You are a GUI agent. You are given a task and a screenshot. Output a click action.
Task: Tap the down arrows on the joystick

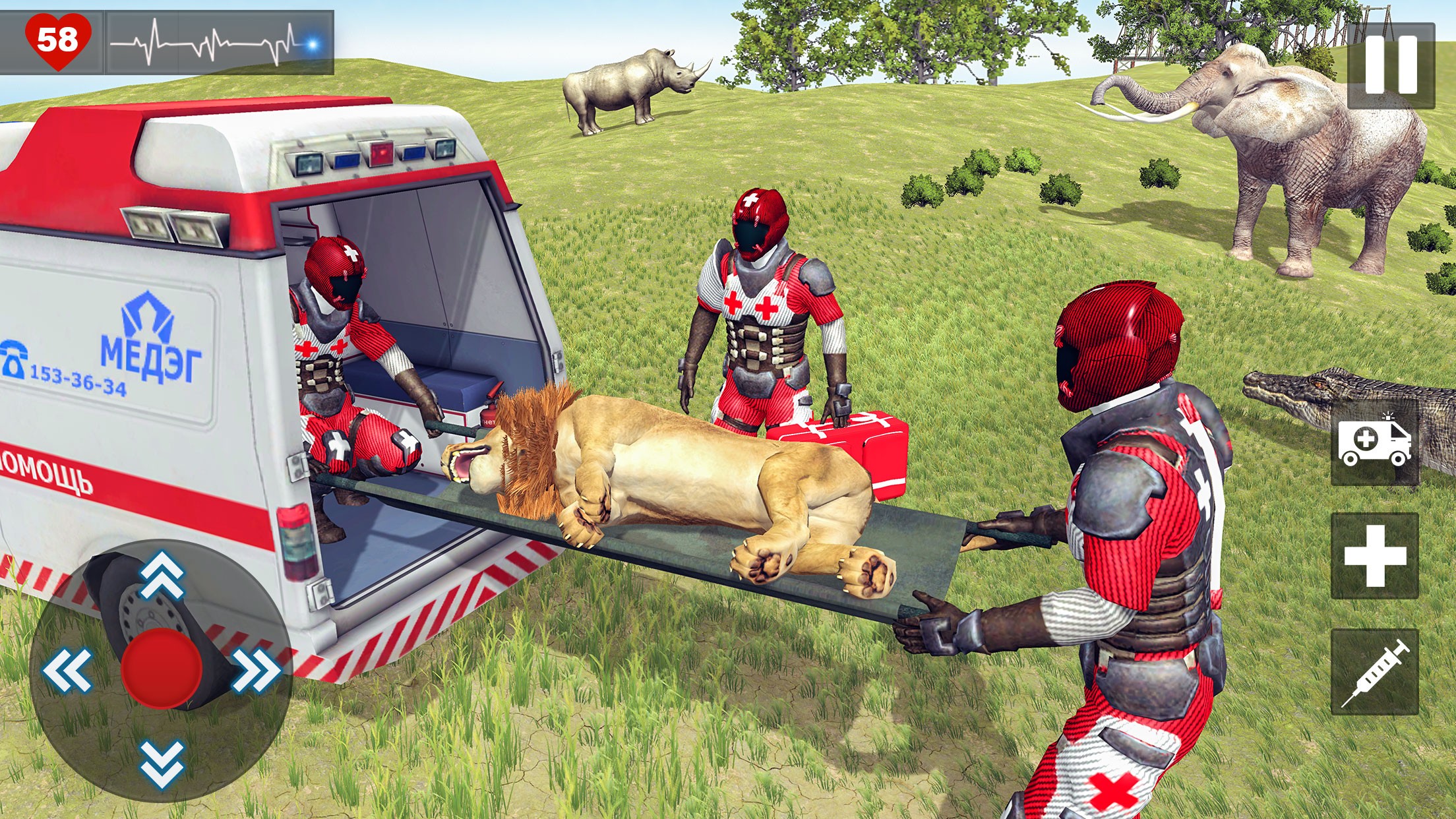(x=162, y=764)
